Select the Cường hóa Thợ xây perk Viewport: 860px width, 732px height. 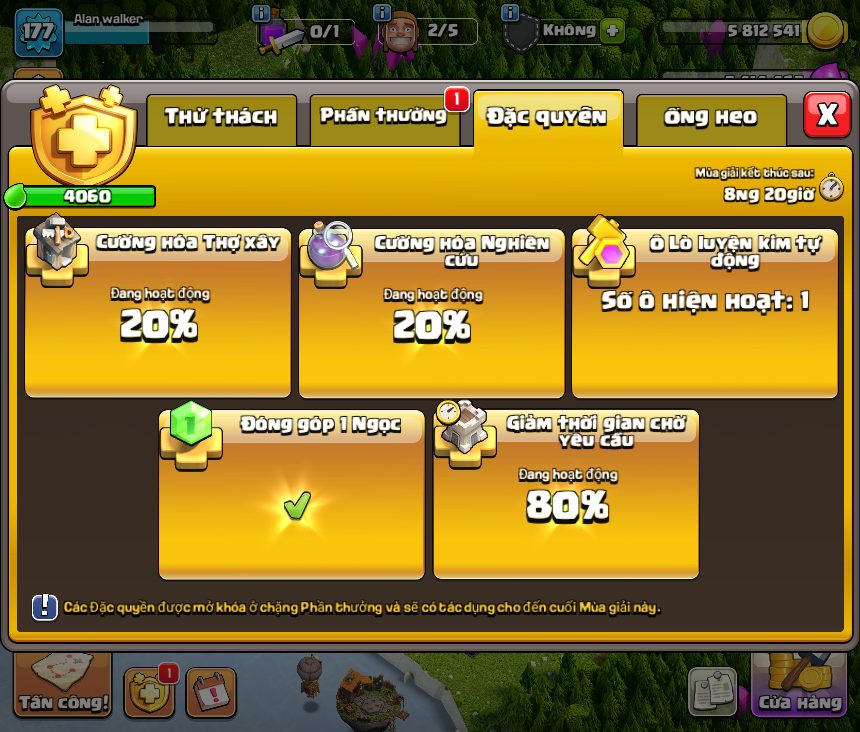(x=158, y=312)
